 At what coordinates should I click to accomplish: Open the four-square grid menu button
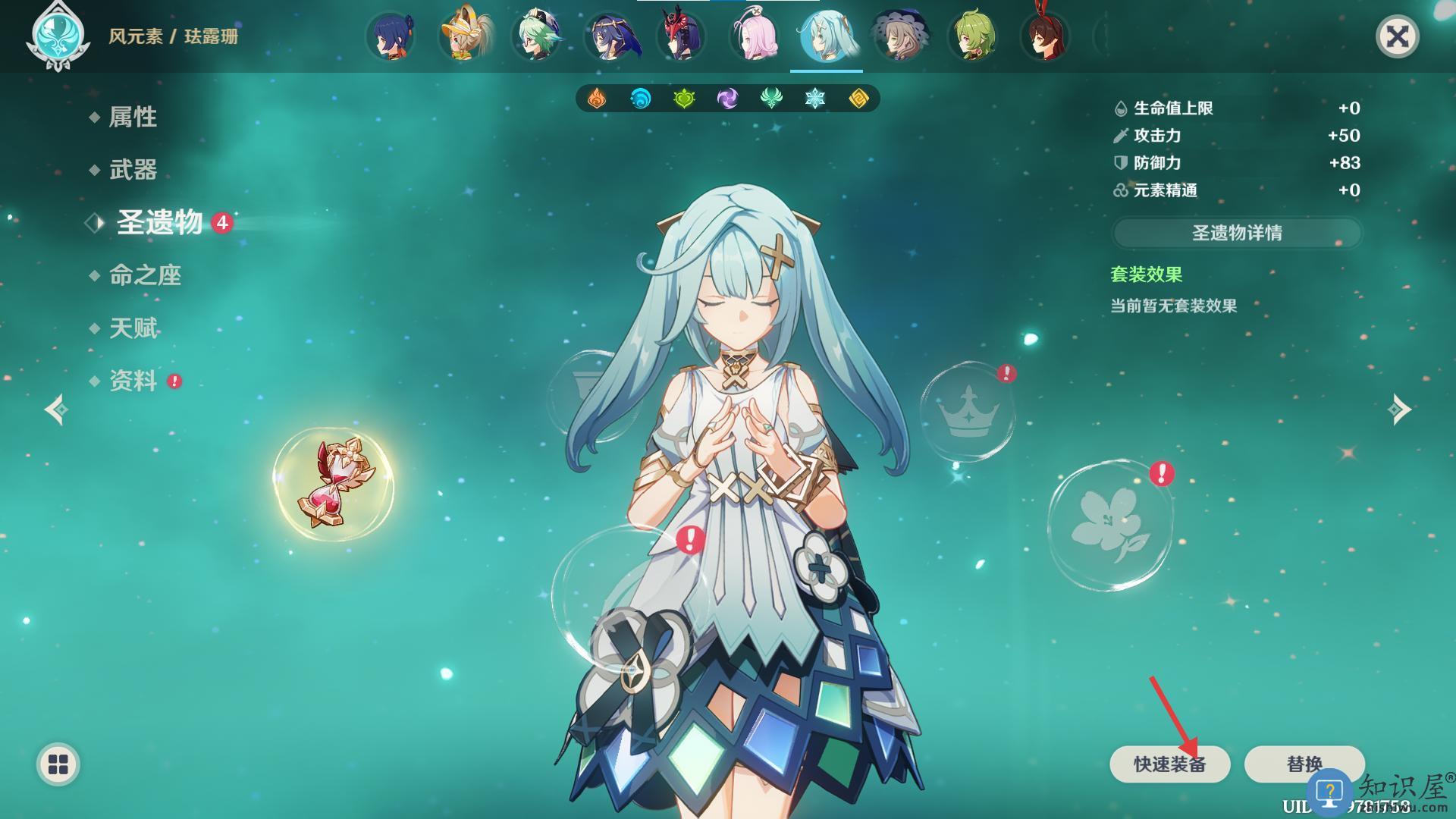(58, 764)
